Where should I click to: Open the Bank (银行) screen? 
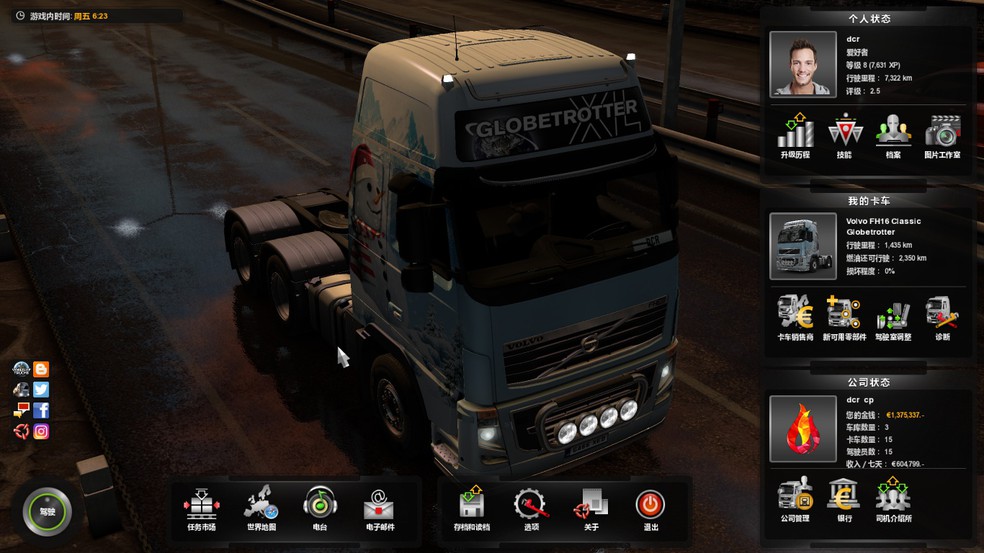point(844,499)
